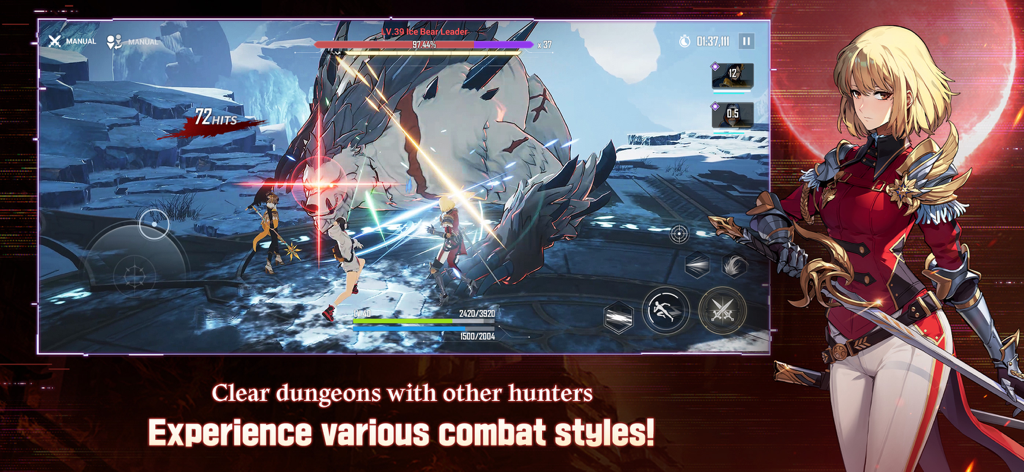1024x472 pixels.
Task: Pause the battle with the pause button
Action: click(x=746, y=41)
